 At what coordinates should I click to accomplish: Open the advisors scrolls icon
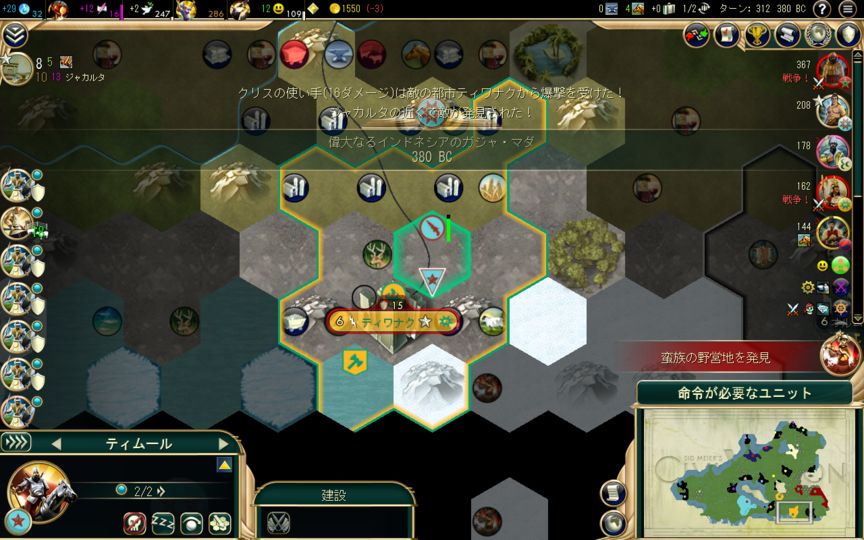(x=727, y=36)
